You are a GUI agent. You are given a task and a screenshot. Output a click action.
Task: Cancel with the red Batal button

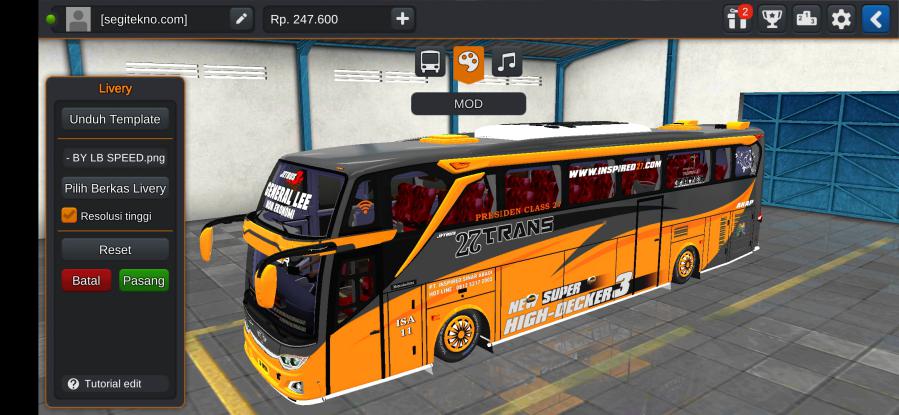(x=86, y=281)
